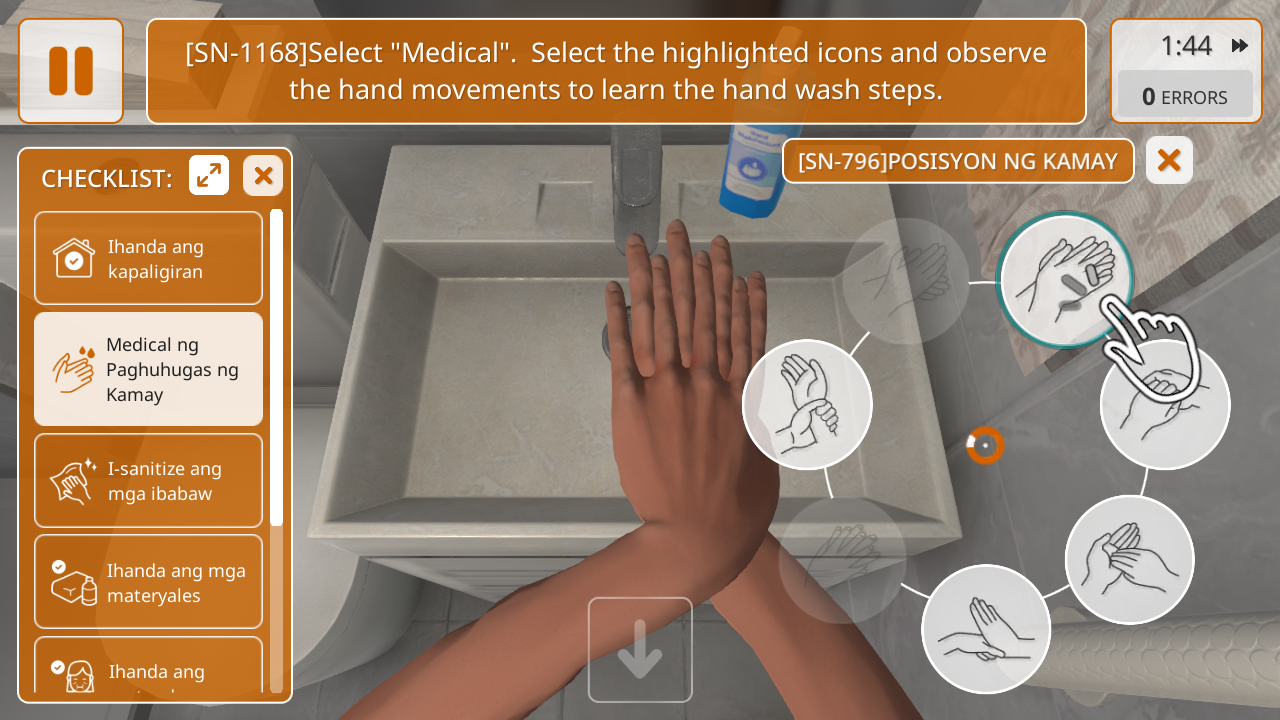Select the highlighted teal-ringed hand icon
The image size is (1280, 720).
point(1064,279)
